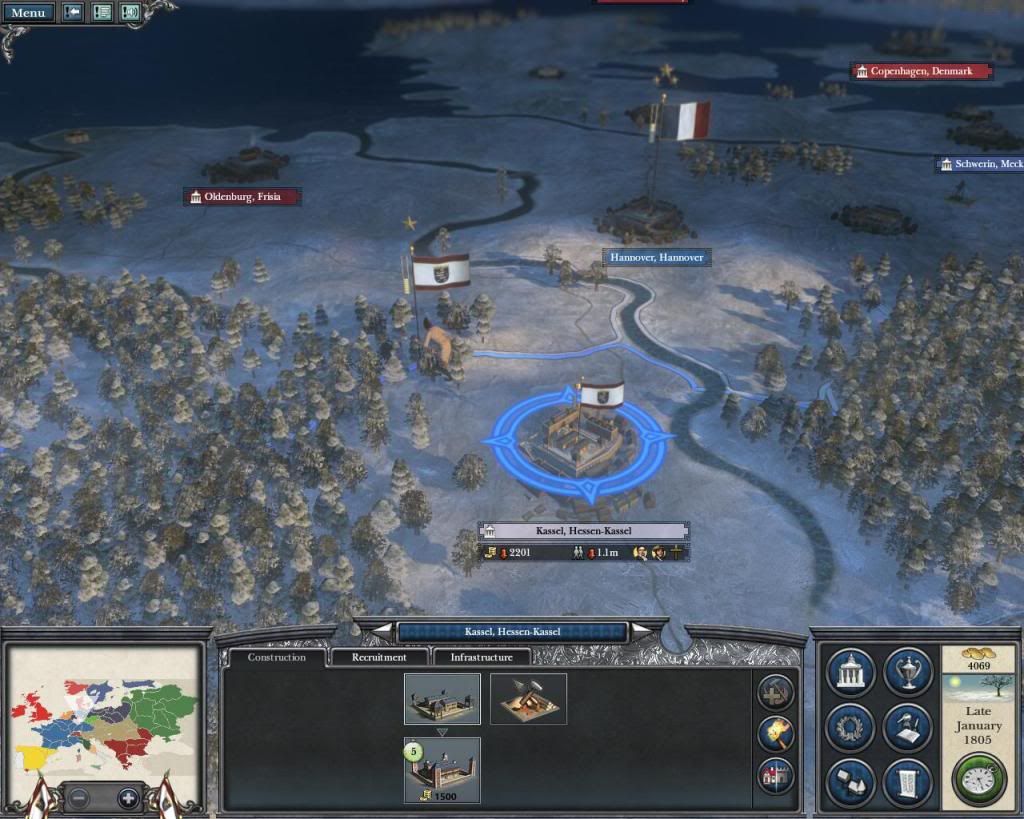Click the advisor arrow icon next to Menu
Screen dimensions: 1024x819
tap(73, 13)
